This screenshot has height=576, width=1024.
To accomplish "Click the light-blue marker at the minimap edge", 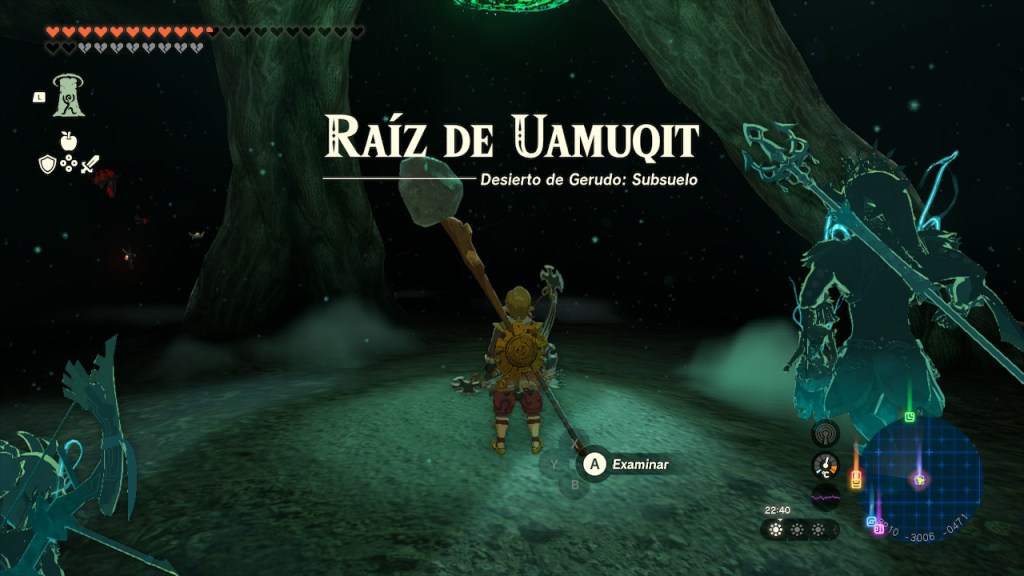I will [x=871, y=522].
